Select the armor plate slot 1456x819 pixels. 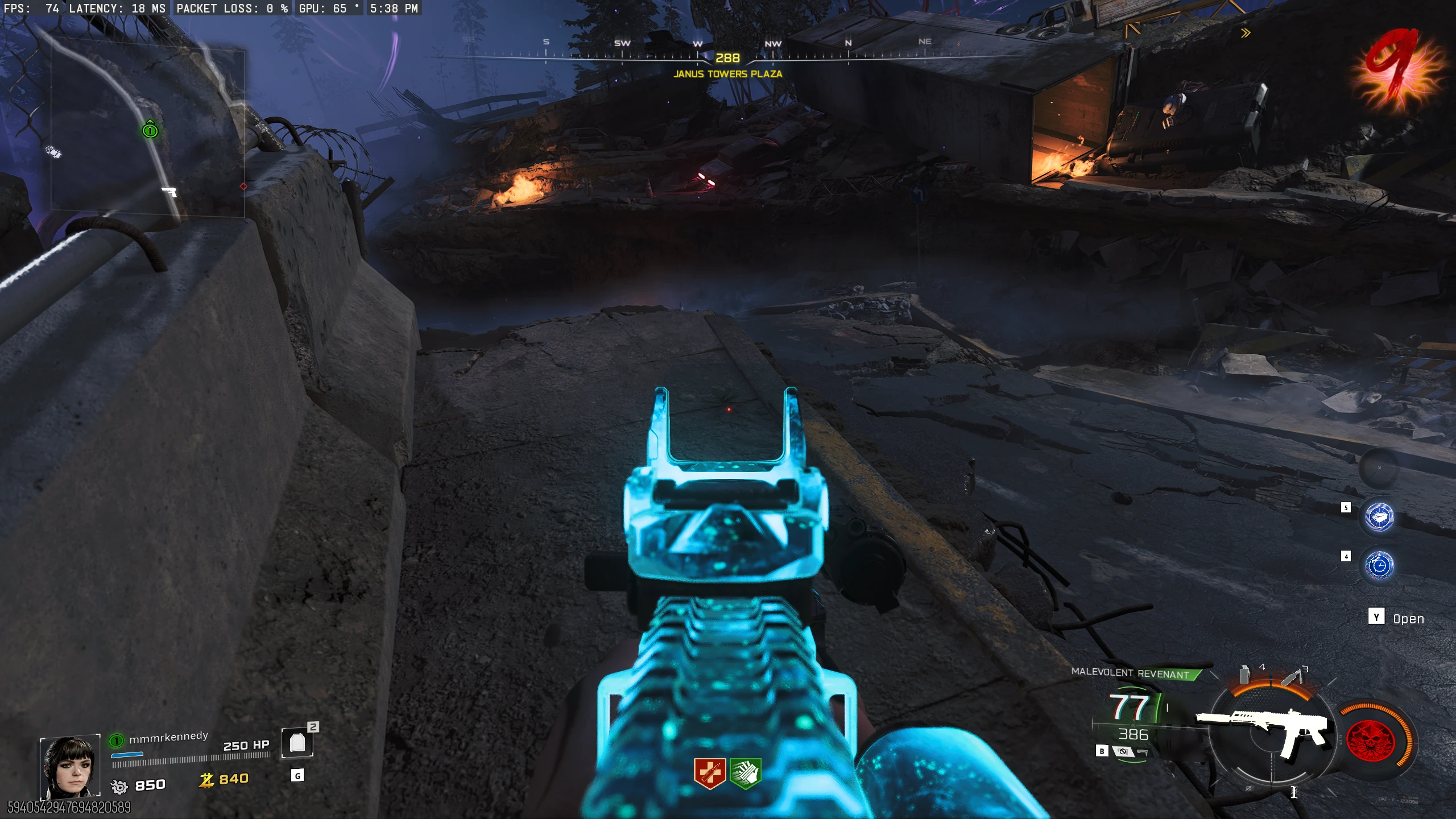297,743
